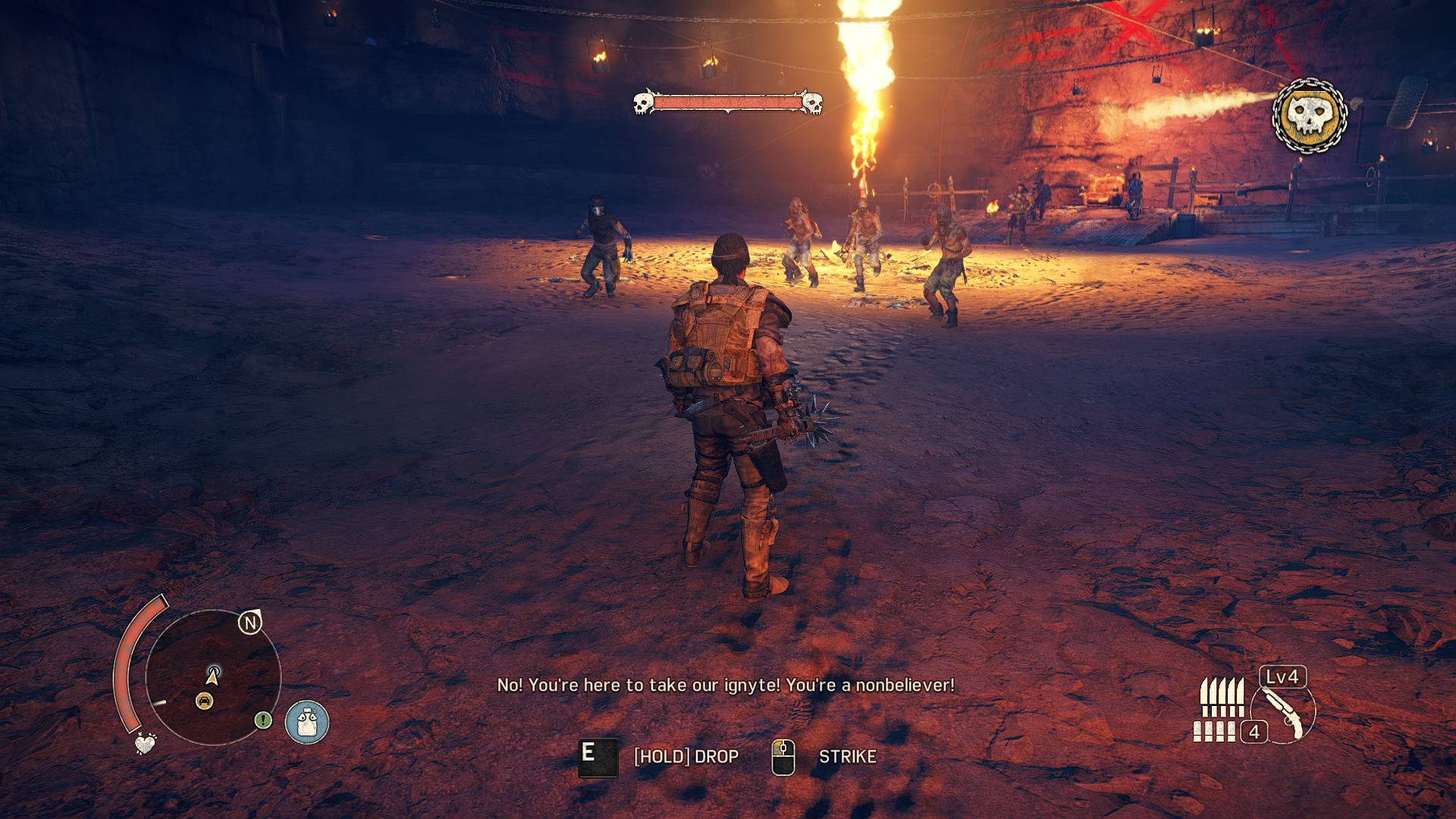
Task: Click the shotgun weapon icon
Action: (x=1285, y=713)
